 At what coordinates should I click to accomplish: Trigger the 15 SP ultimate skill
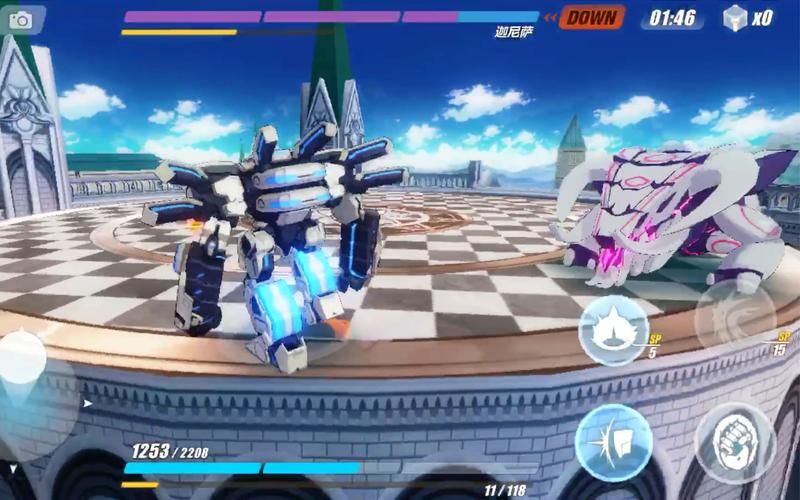[736, 318]
